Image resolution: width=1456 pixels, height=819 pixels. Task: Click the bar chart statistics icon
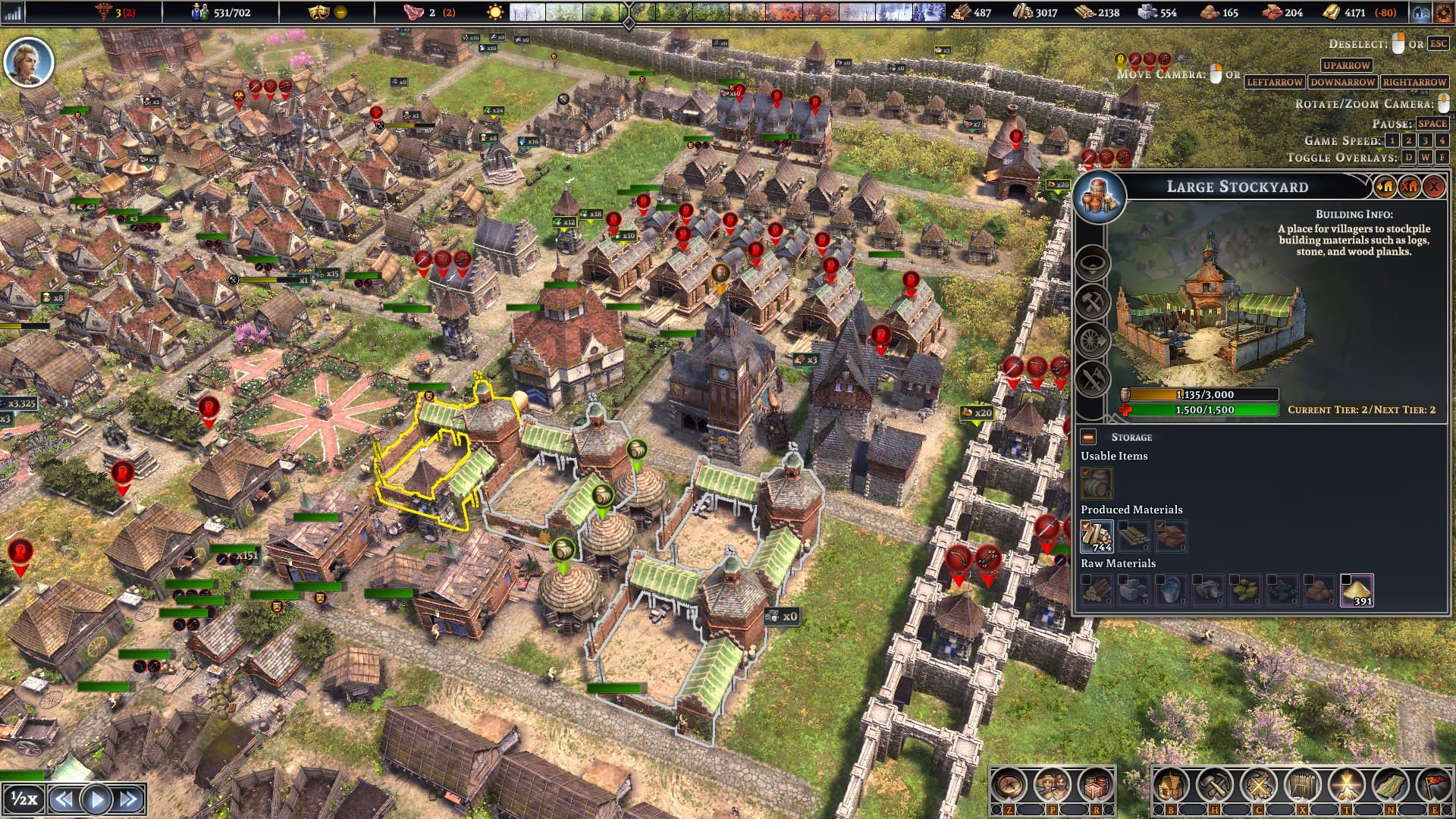[x=13, y=12]
